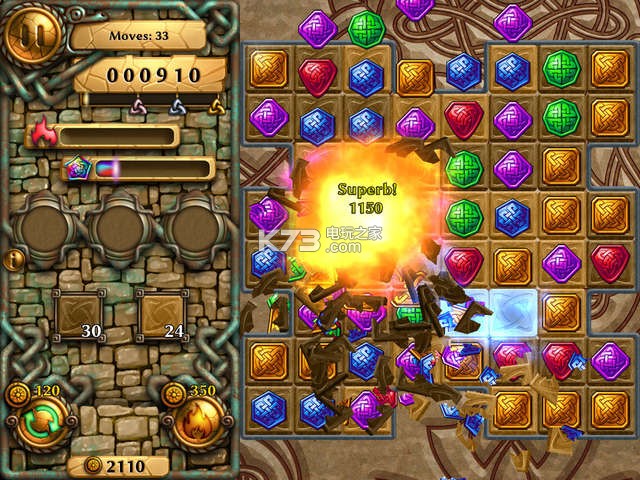Use the fire power-up costing 350
This screenshot has height=480, width=640.
click(x=201, y=421)
